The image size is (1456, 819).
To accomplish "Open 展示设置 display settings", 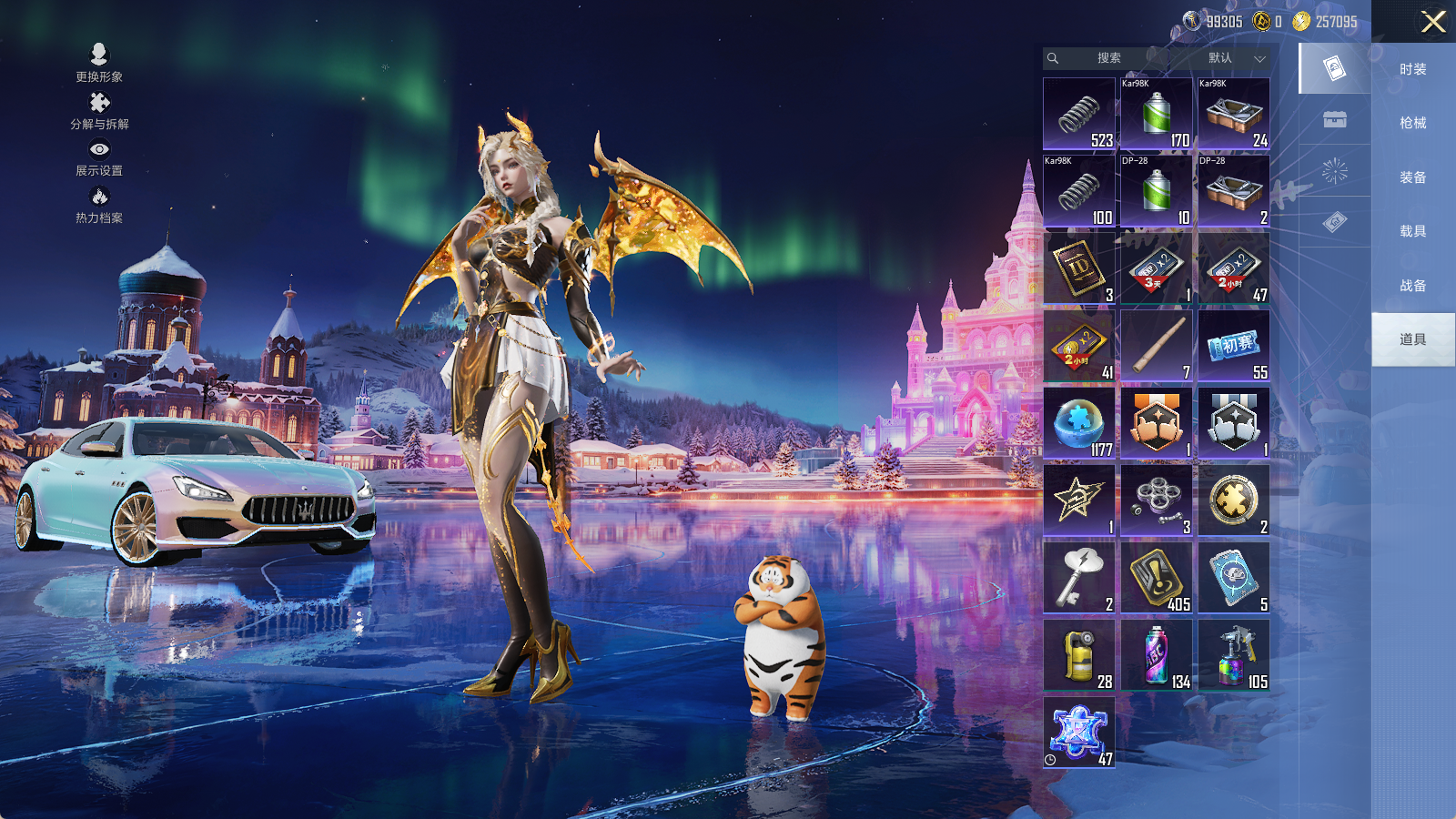I will click(x=99, y=157).
